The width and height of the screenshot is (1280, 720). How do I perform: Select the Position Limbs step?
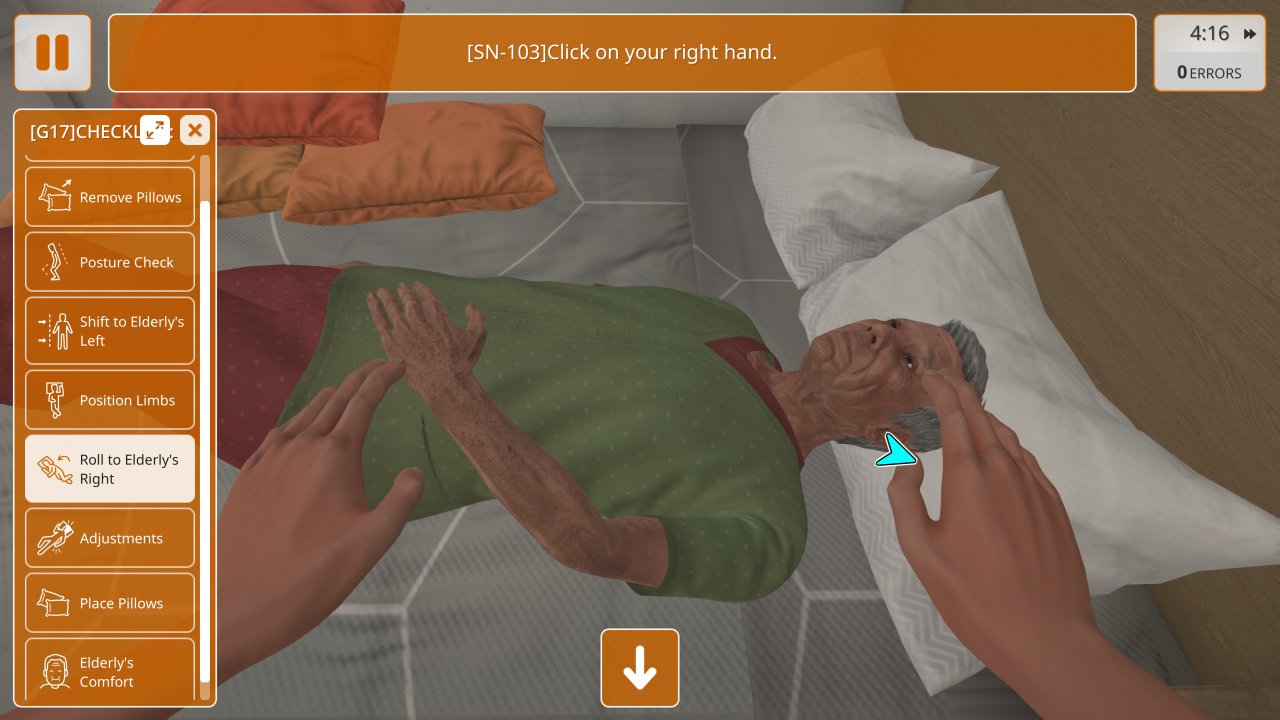(x=110, y=400)
